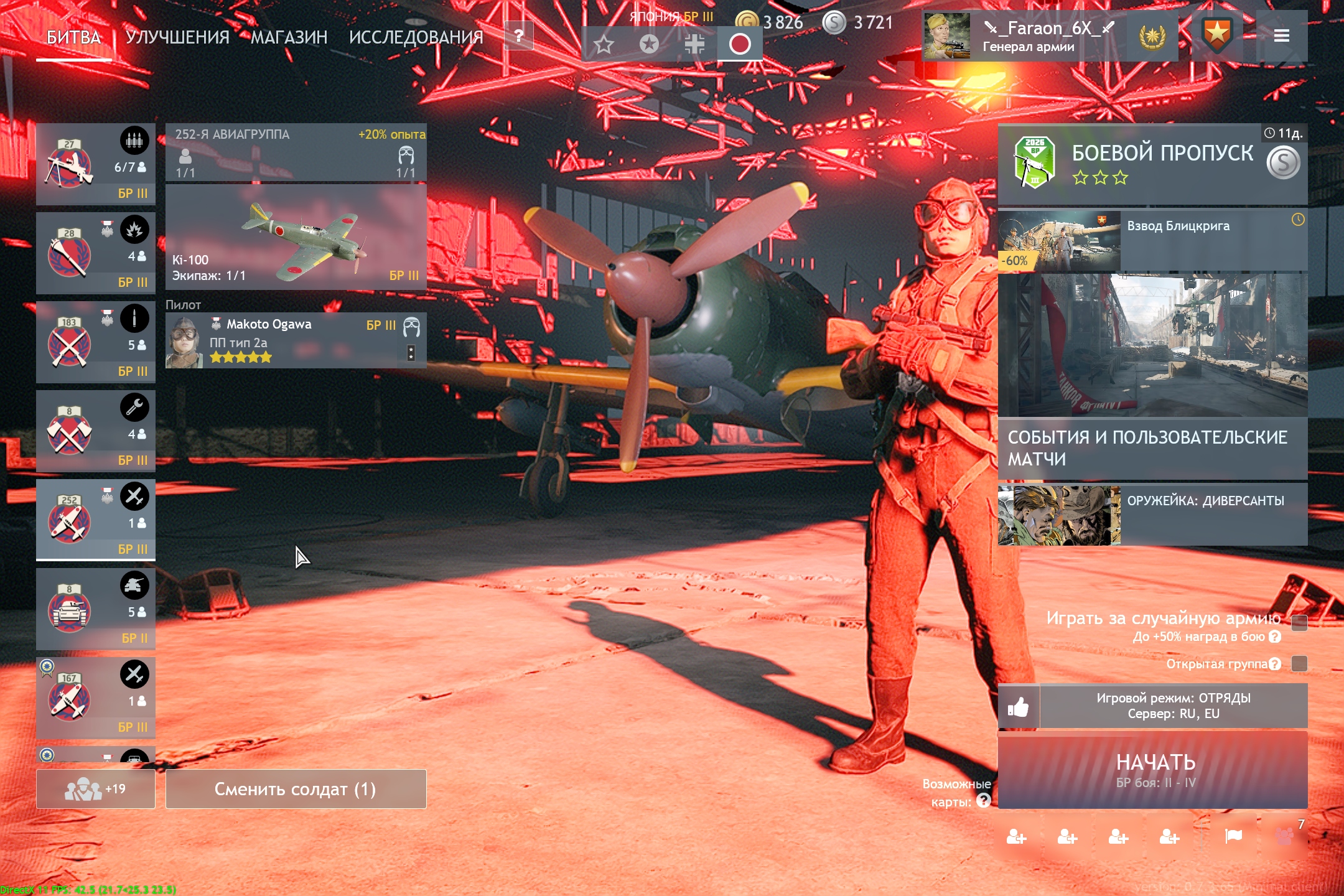Open ОРУЖЕЙКА: ДИВЕРСАНТЫ banner
The image size is (1344, 896).
[1152, 515]
